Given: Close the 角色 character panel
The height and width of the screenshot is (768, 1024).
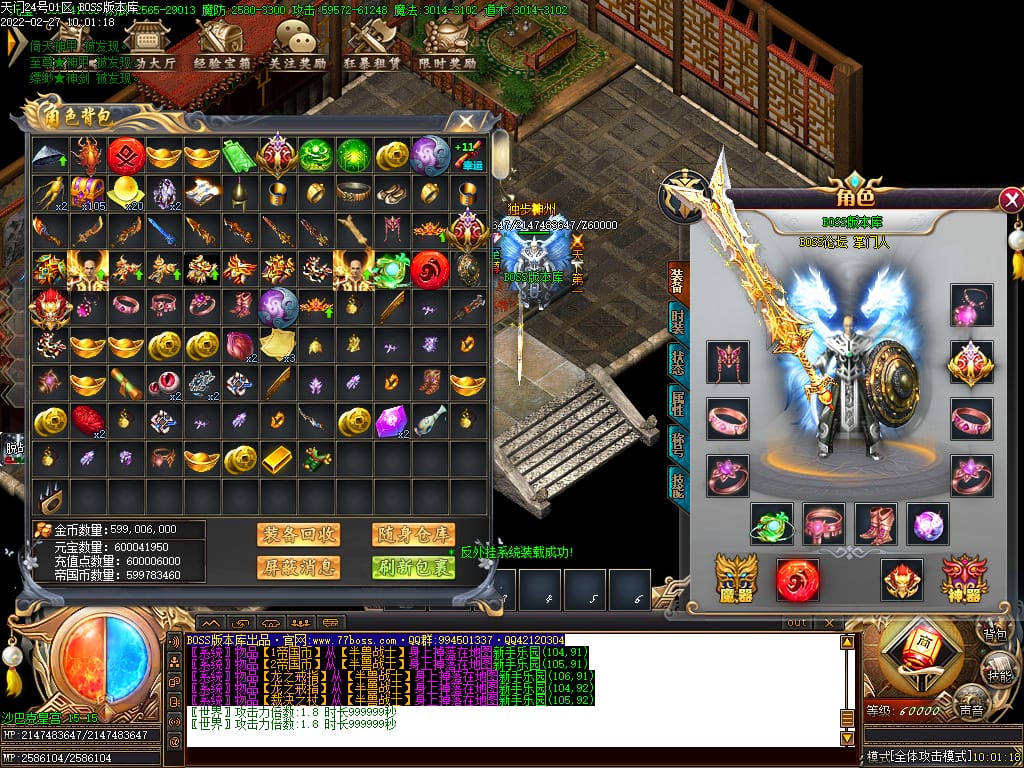Looking at the screenshot, I should coord(1012,199).
